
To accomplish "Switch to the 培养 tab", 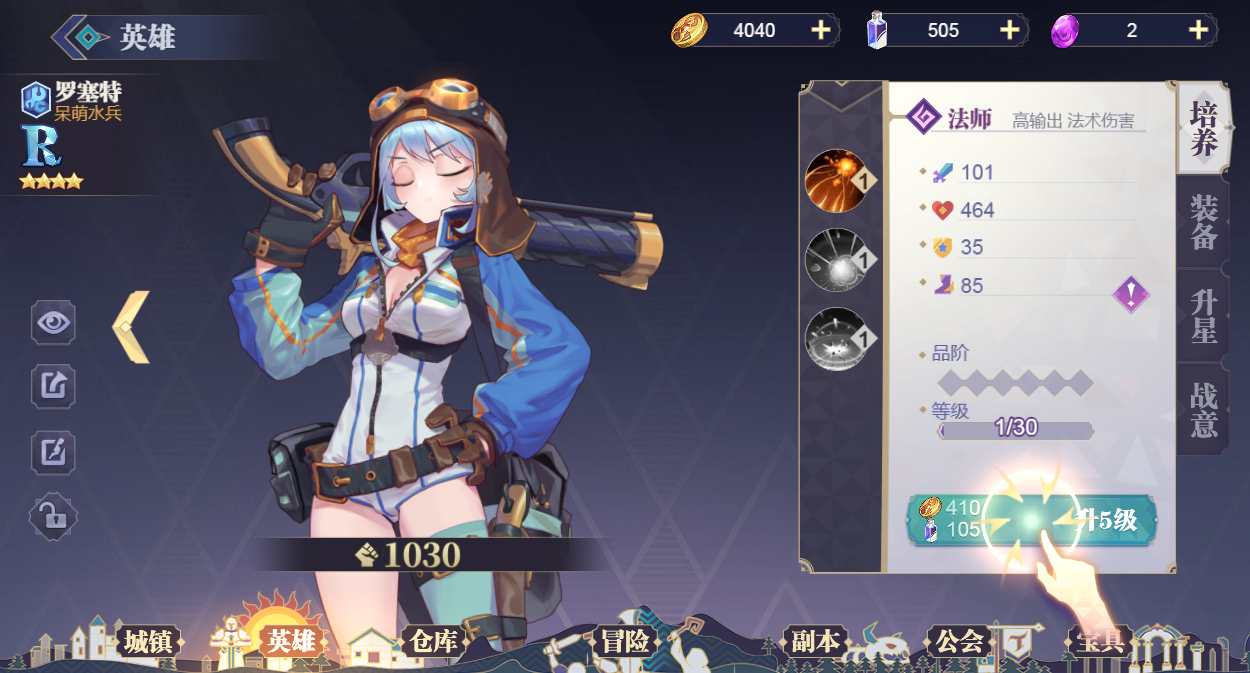I will pos(1202,130).
